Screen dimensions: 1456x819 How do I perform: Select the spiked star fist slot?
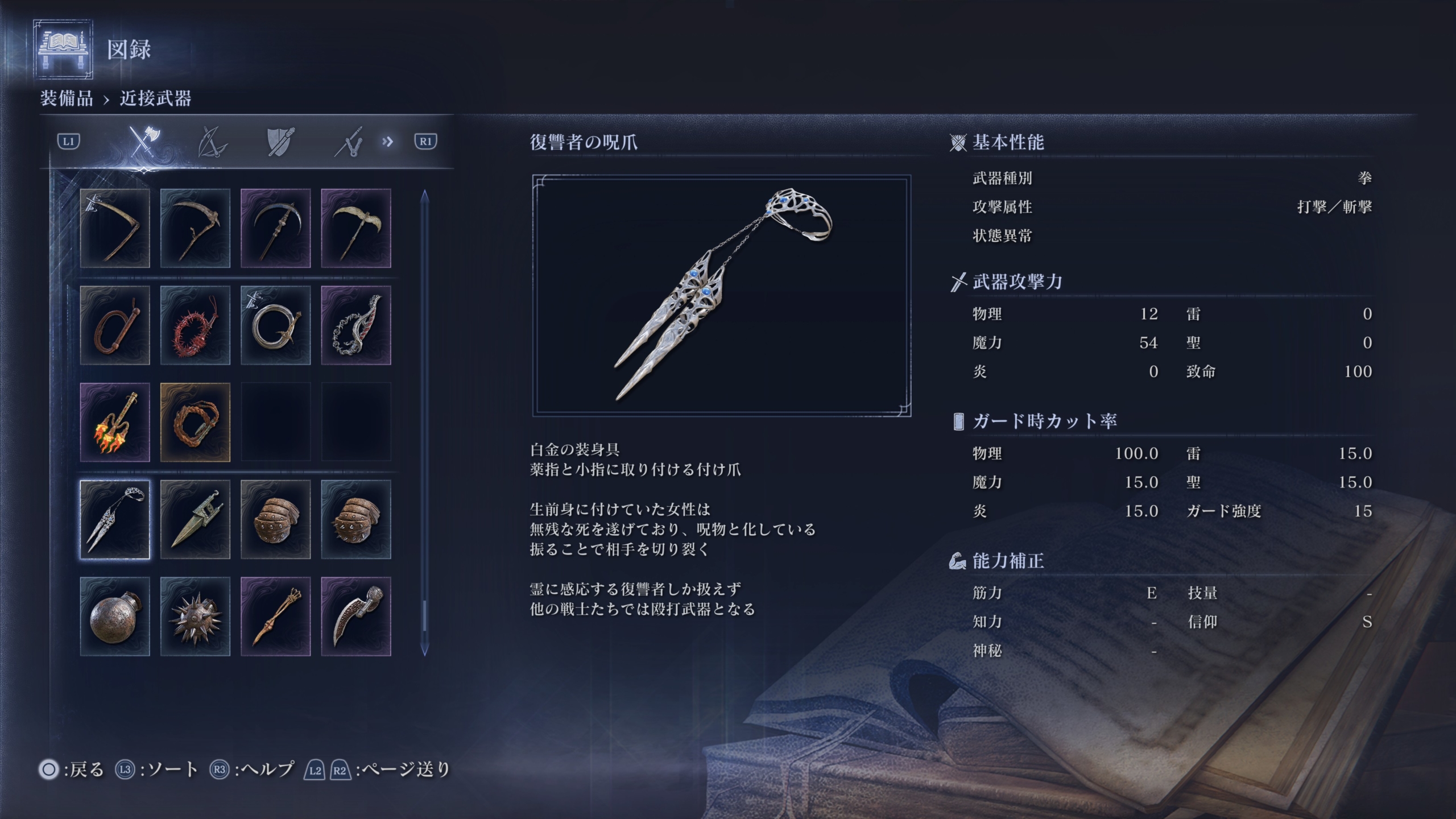coord(195,617)
